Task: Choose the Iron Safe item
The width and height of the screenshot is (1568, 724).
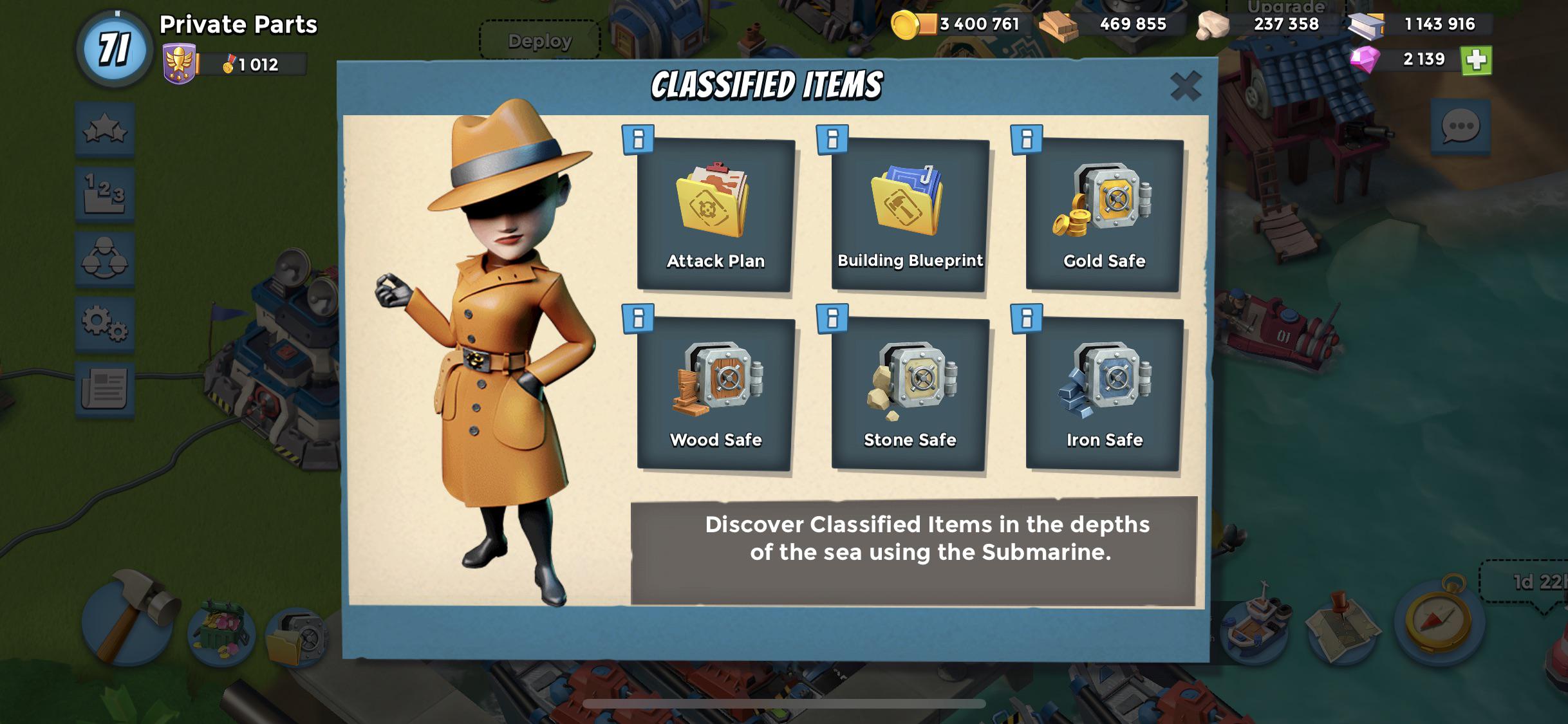Action: (1104, 394)
